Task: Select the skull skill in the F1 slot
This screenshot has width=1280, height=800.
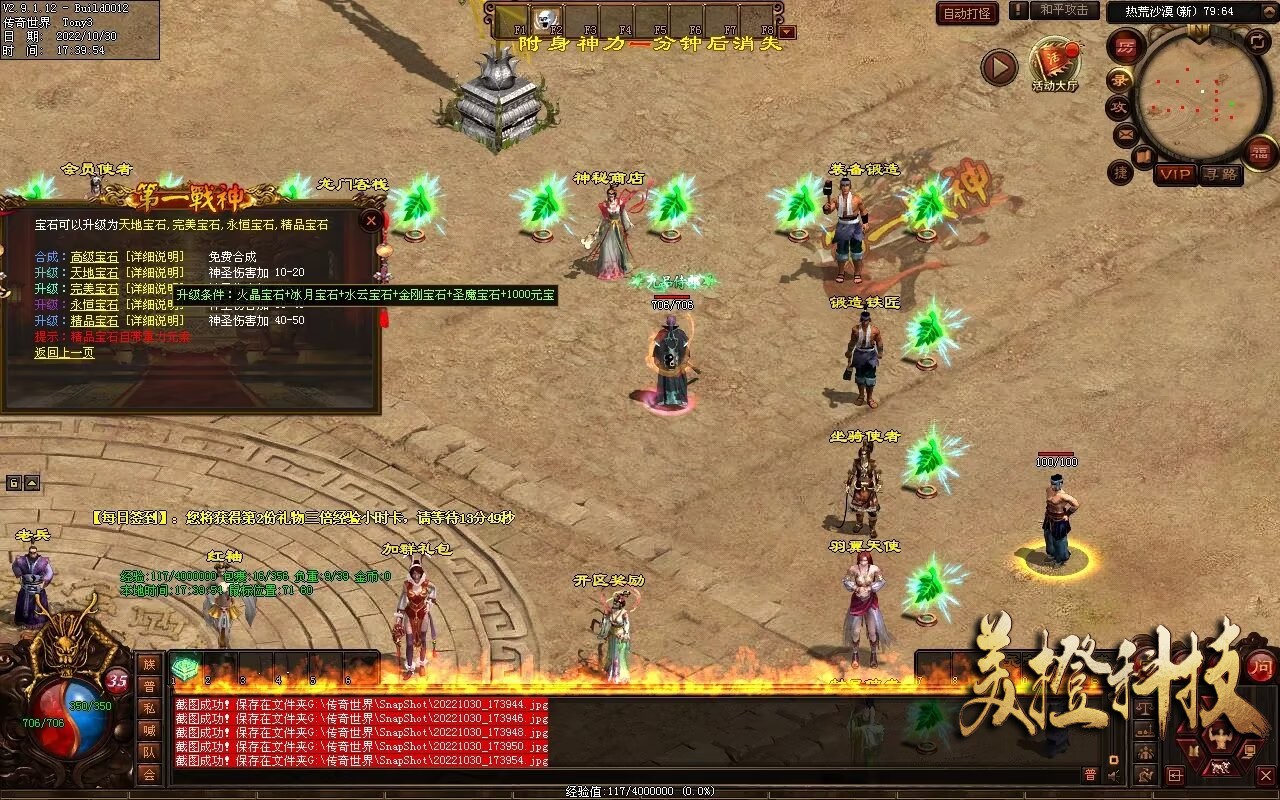Action: pyautogui.click(x=546, y=18)
